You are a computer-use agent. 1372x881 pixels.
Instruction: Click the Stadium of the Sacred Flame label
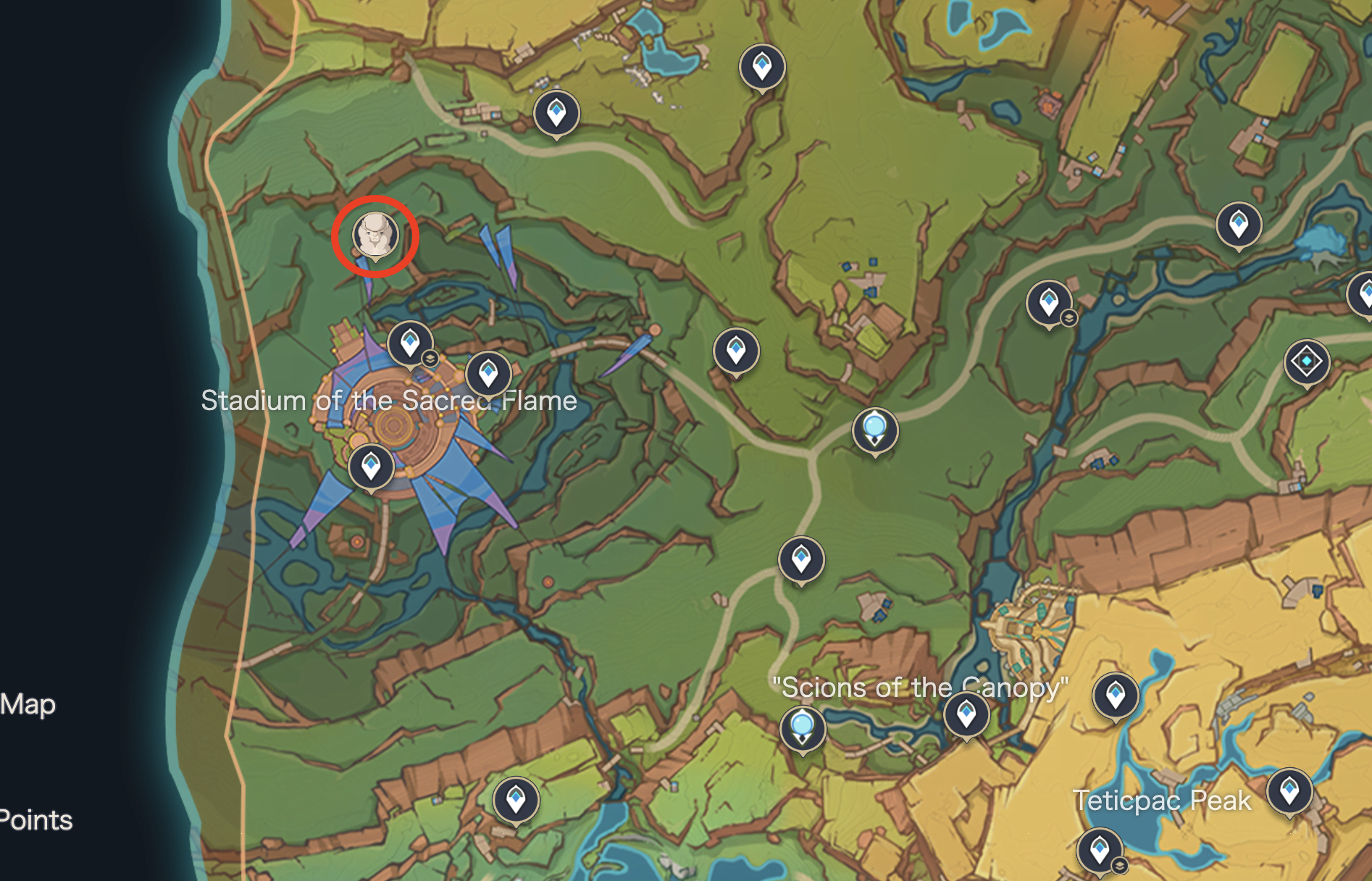point(390,400)
